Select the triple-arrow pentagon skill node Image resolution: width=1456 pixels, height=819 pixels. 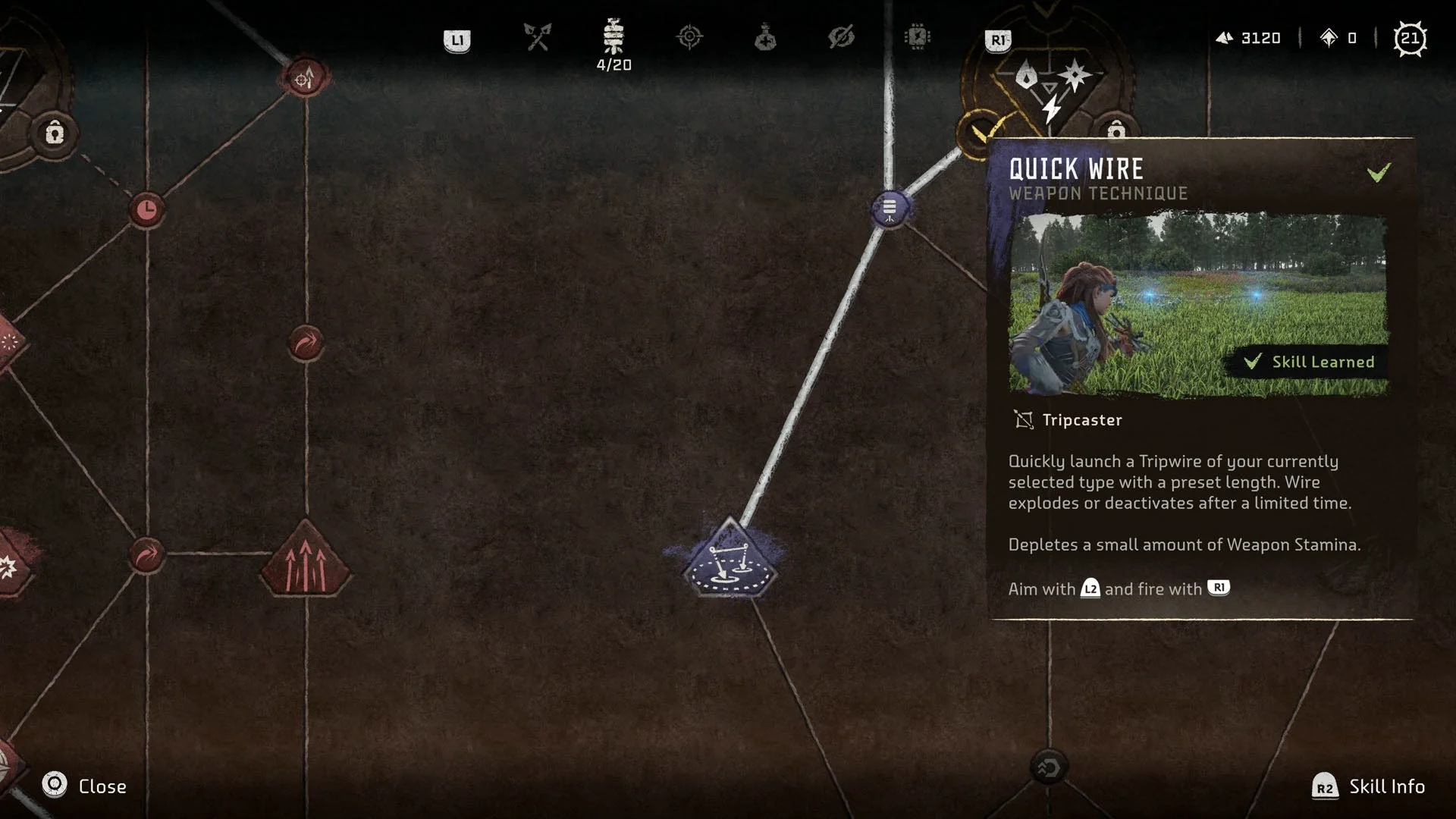(305, 561)
